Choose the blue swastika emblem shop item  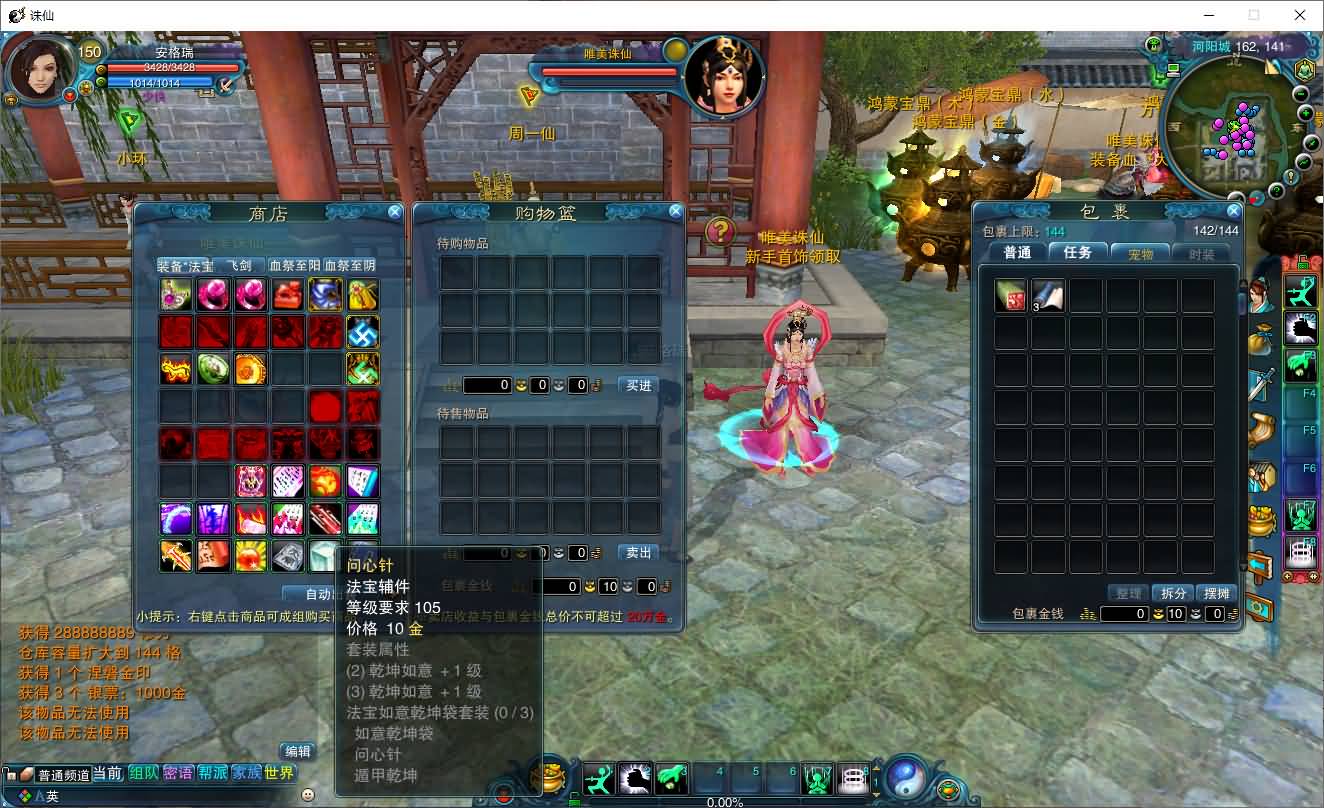pyautogui.click(x=362, y=331)
